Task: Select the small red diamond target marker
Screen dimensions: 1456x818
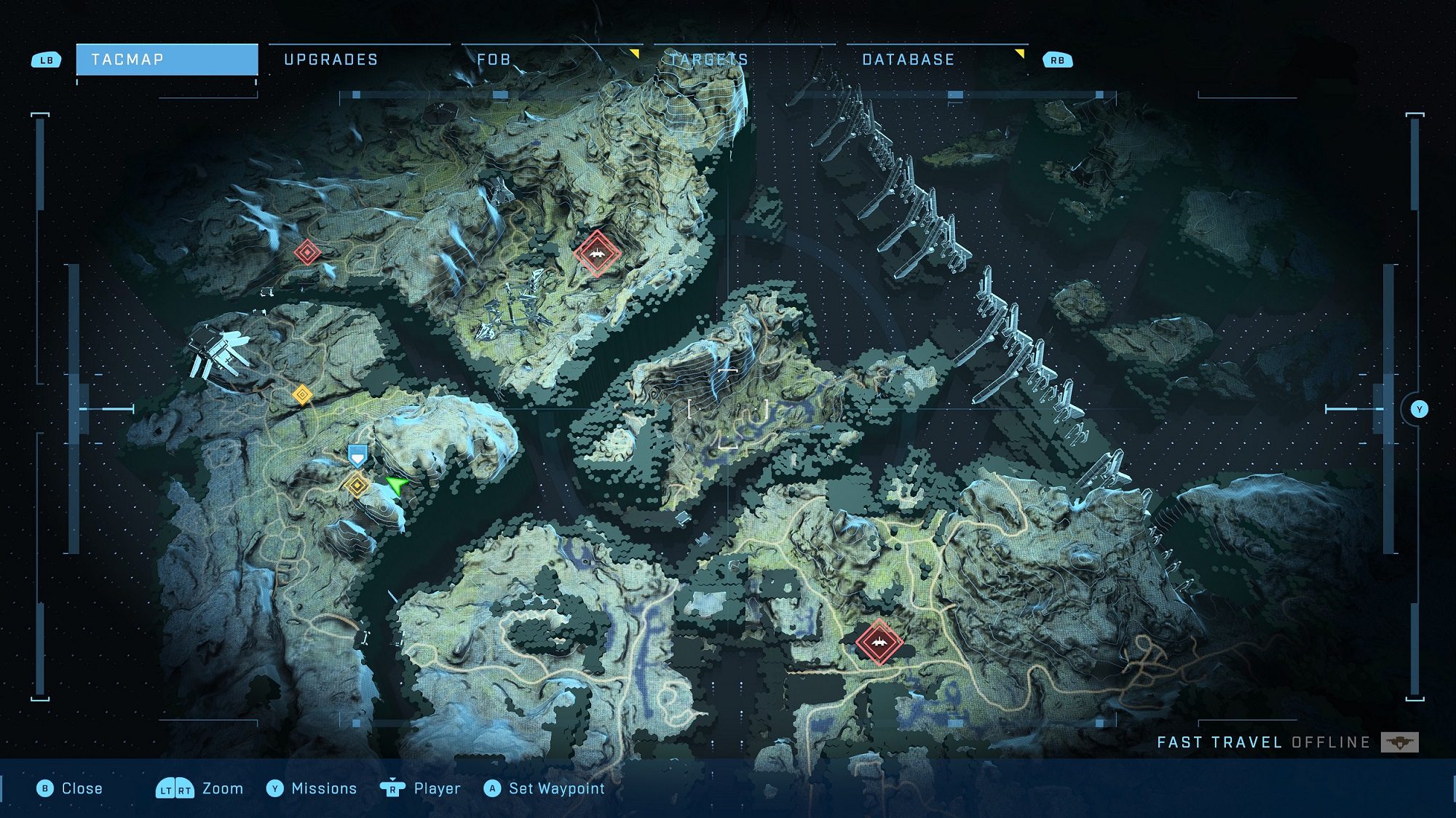Action: (x=307, y=253)
